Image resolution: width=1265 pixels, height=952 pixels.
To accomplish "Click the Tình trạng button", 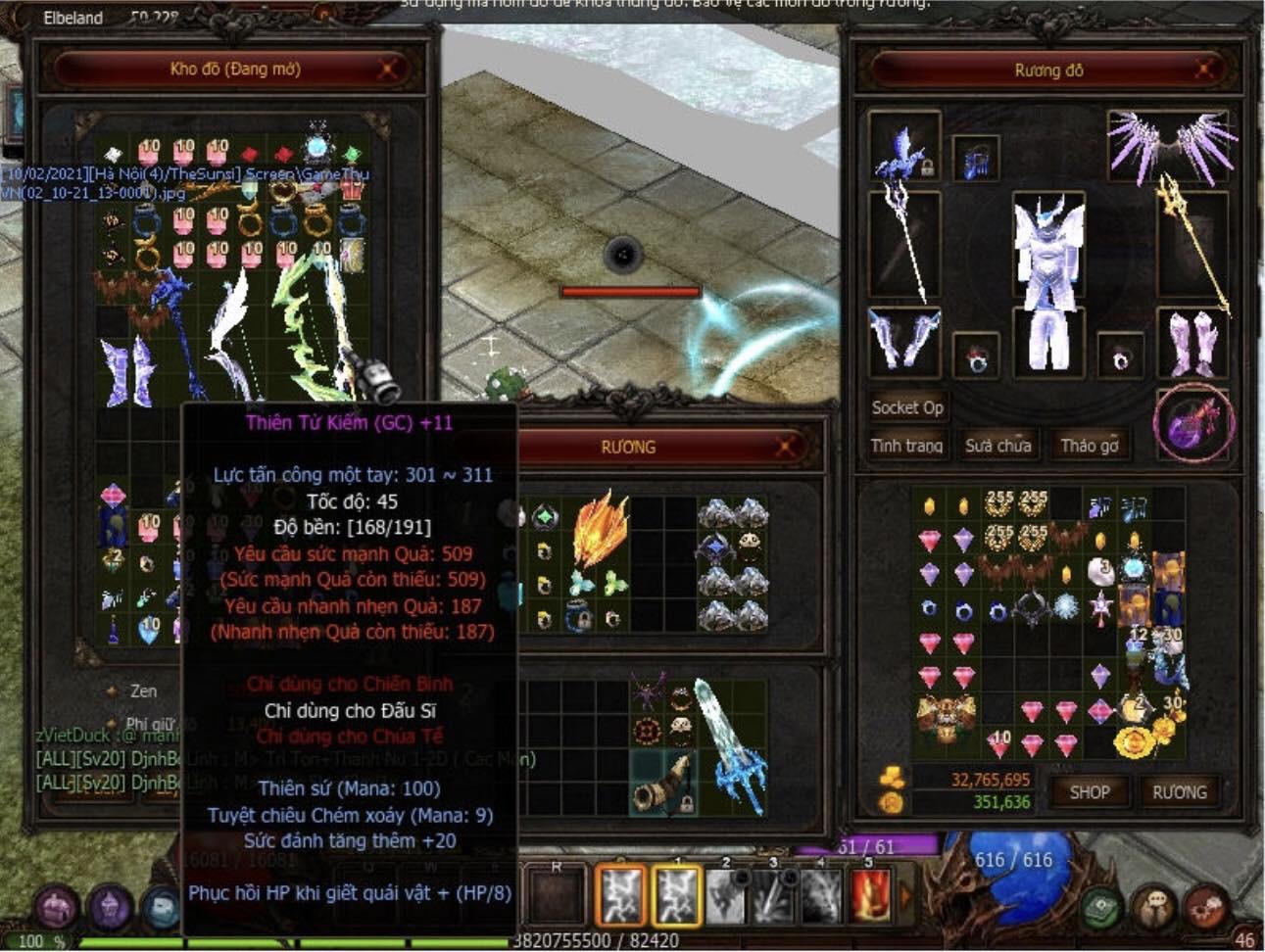I will coord(906,446).
